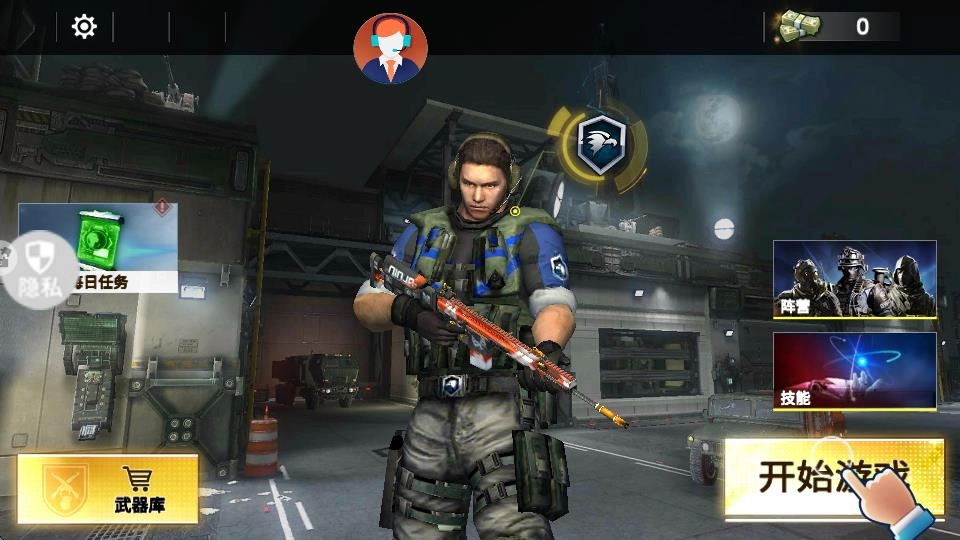This screenshot has height=540, width=960.
Task: Contact the customer service headset avatar
Action: coord(390,48)
